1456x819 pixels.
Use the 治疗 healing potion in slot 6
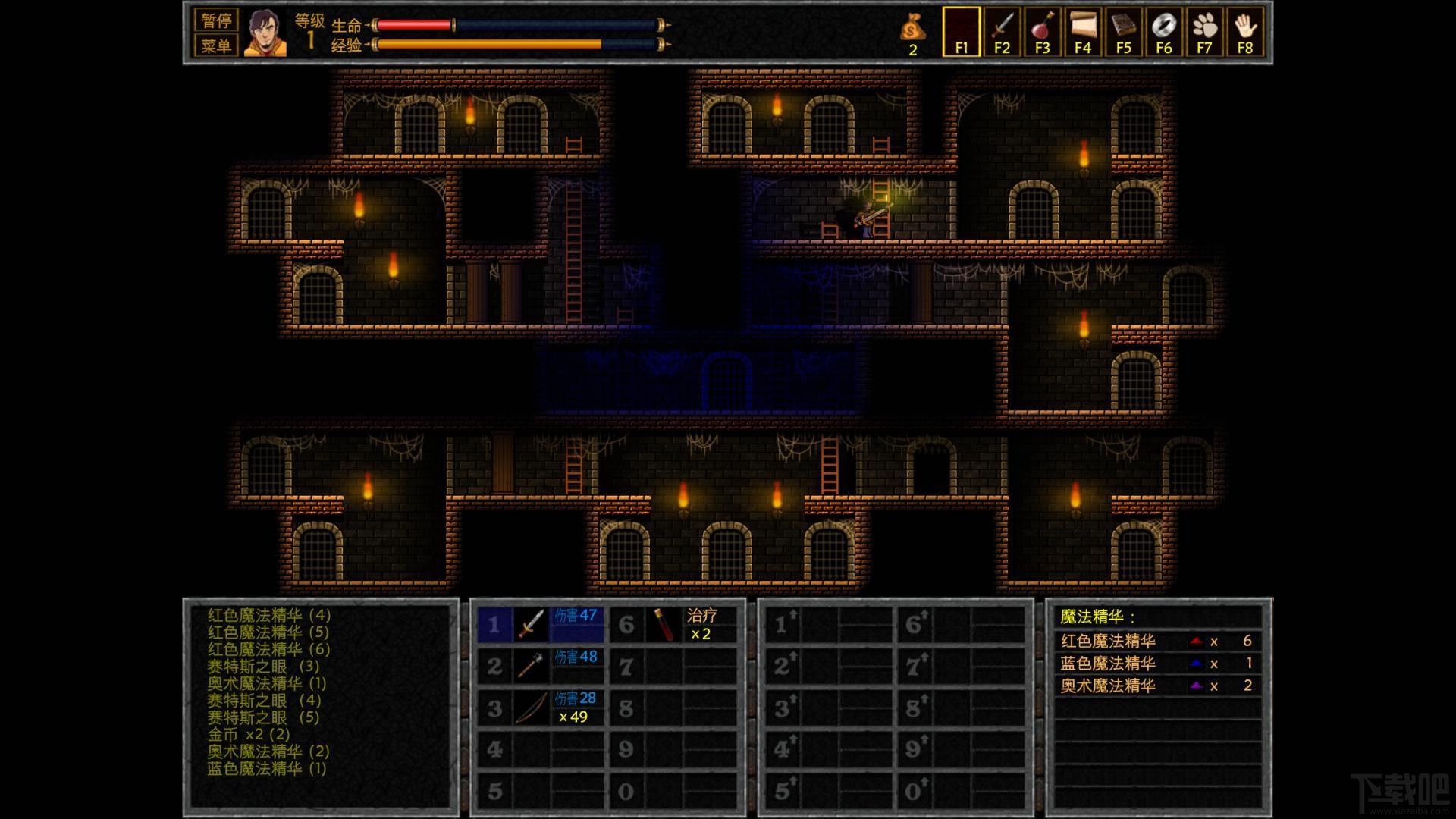pyautogui.click(x=664, y=624)
